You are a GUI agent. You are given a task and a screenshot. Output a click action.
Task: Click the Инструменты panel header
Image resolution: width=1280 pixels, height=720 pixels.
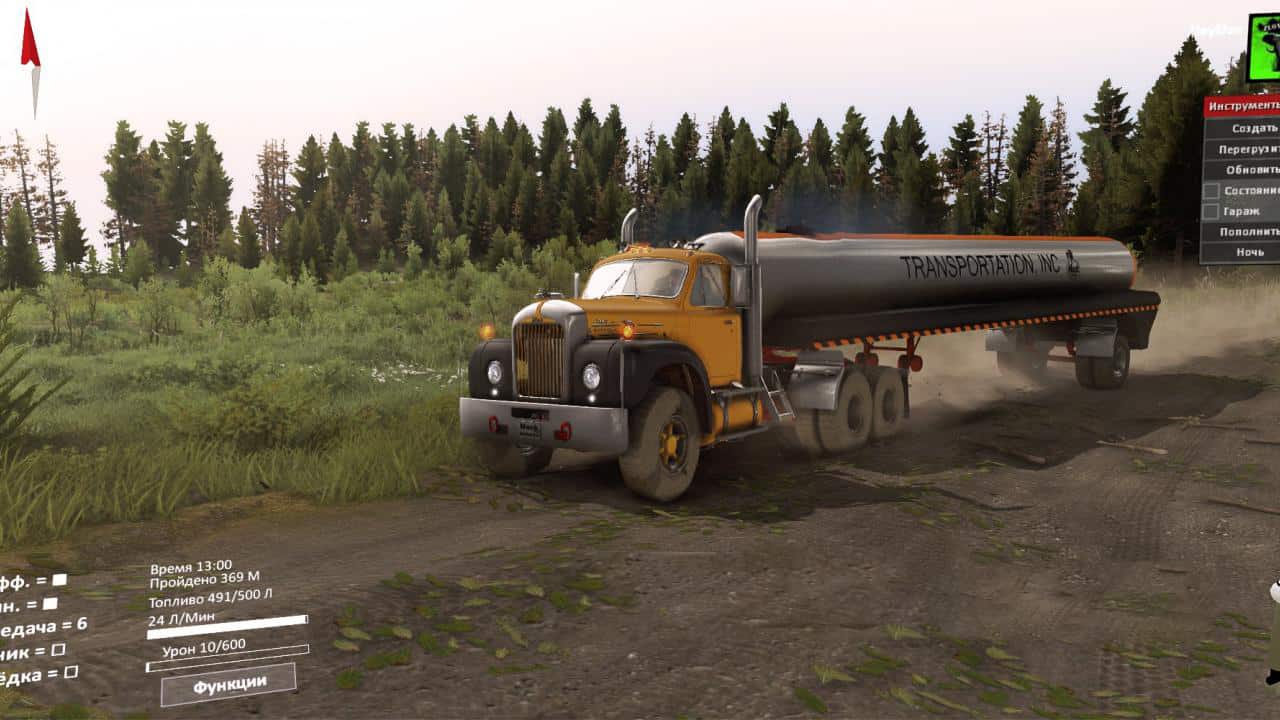1242,105
